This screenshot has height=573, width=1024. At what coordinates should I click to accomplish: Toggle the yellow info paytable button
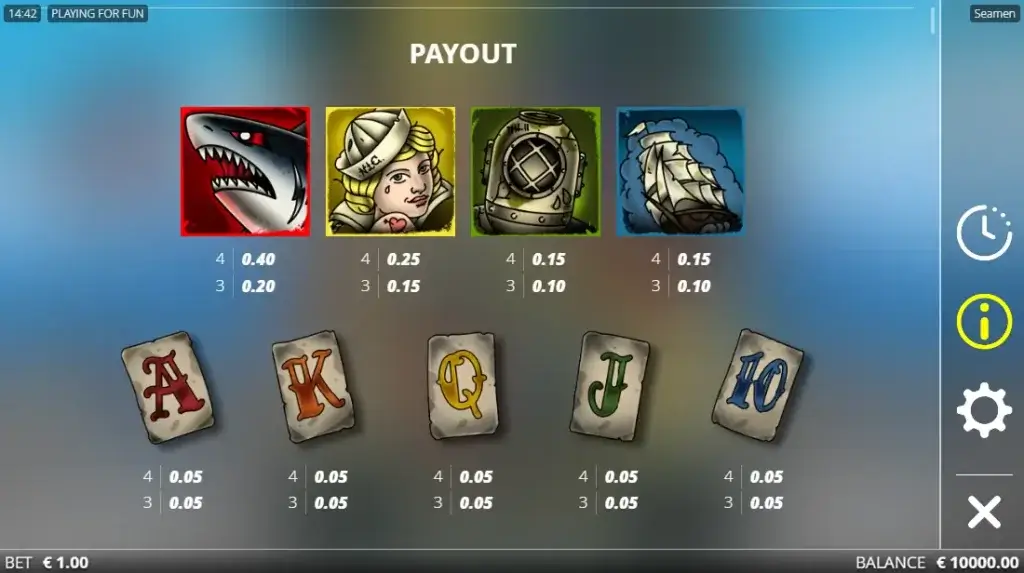(984, 322)
